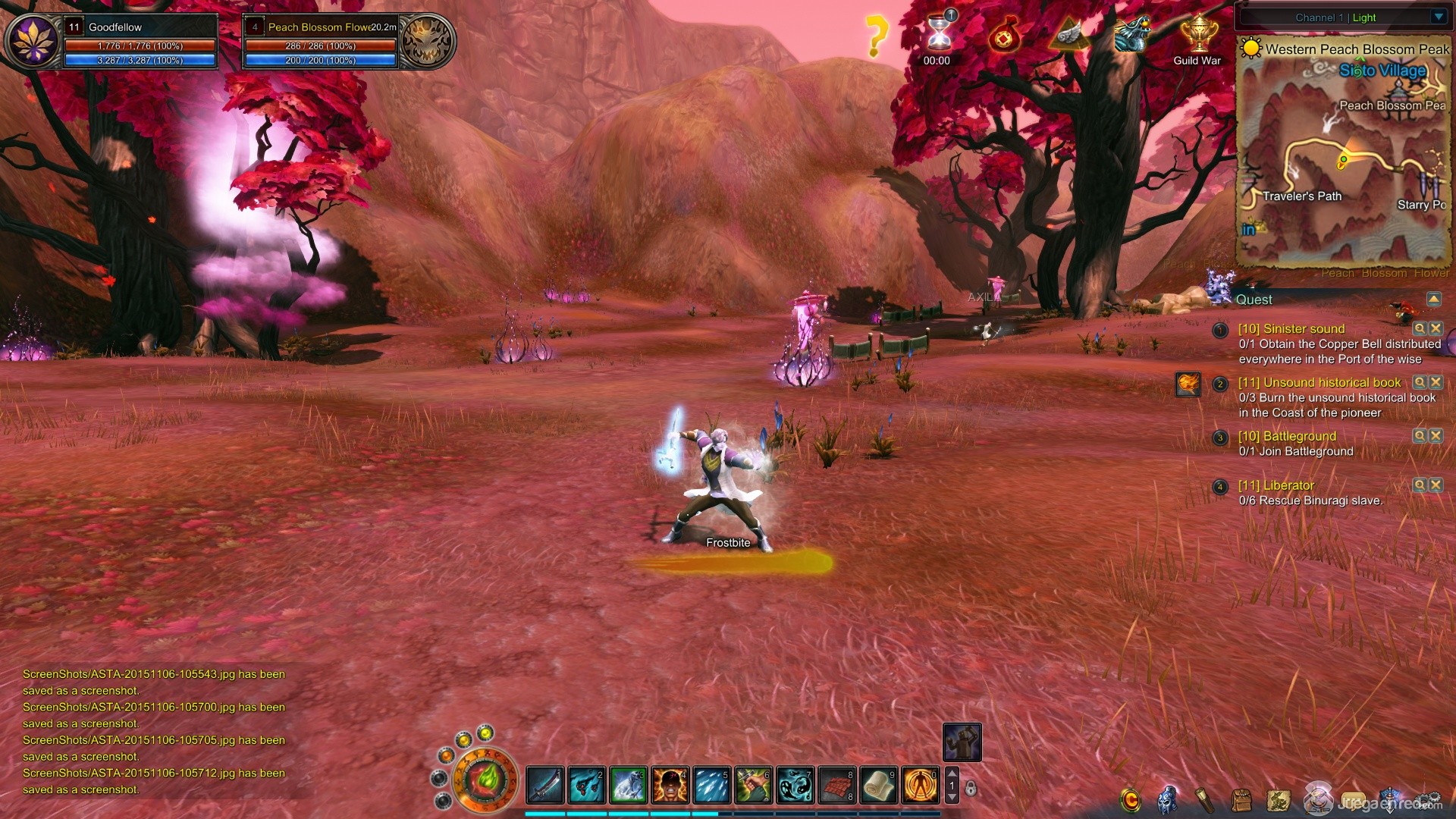Open the teal dragon head icon
The height and width of the screenshot is (819, 1456).
pos(1133,34)
